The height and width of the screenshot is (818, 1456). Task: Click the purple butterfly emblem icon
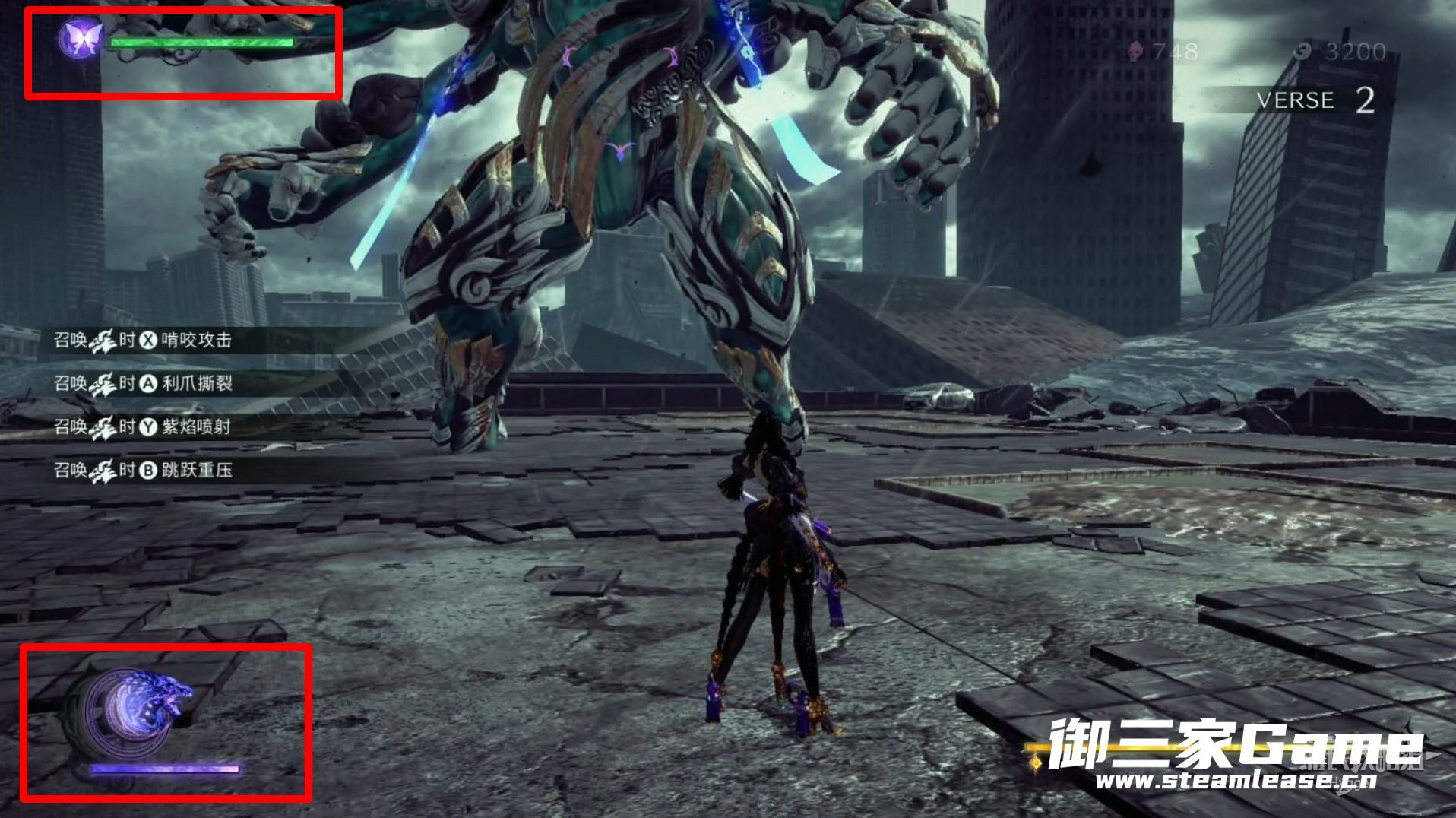point(81,38)
